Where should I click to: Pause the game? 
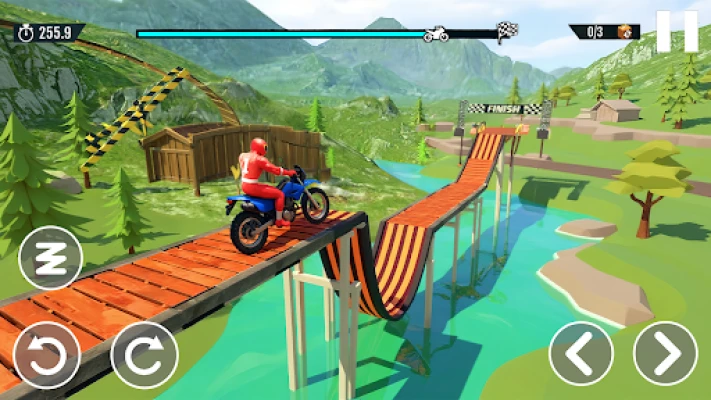point(677,31)
